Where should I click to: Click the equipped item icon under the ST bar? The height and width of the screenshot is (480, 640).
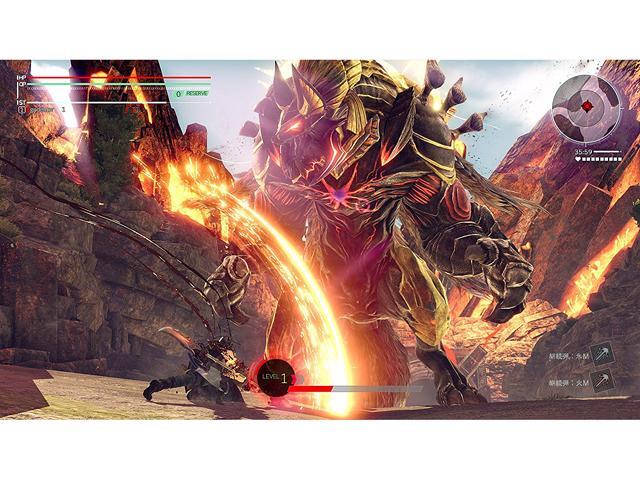pyautogui.click(x=22, y=110)
